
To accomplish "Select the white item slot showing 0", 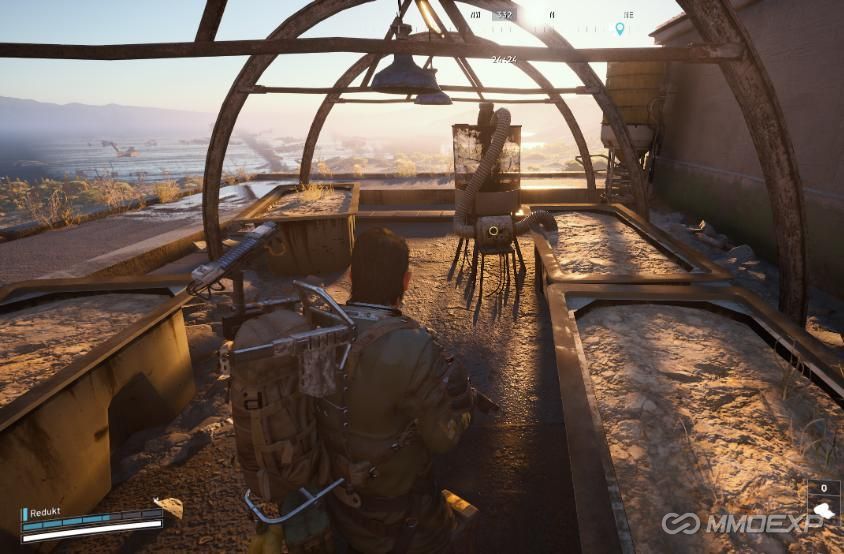I will pos(823,499).
